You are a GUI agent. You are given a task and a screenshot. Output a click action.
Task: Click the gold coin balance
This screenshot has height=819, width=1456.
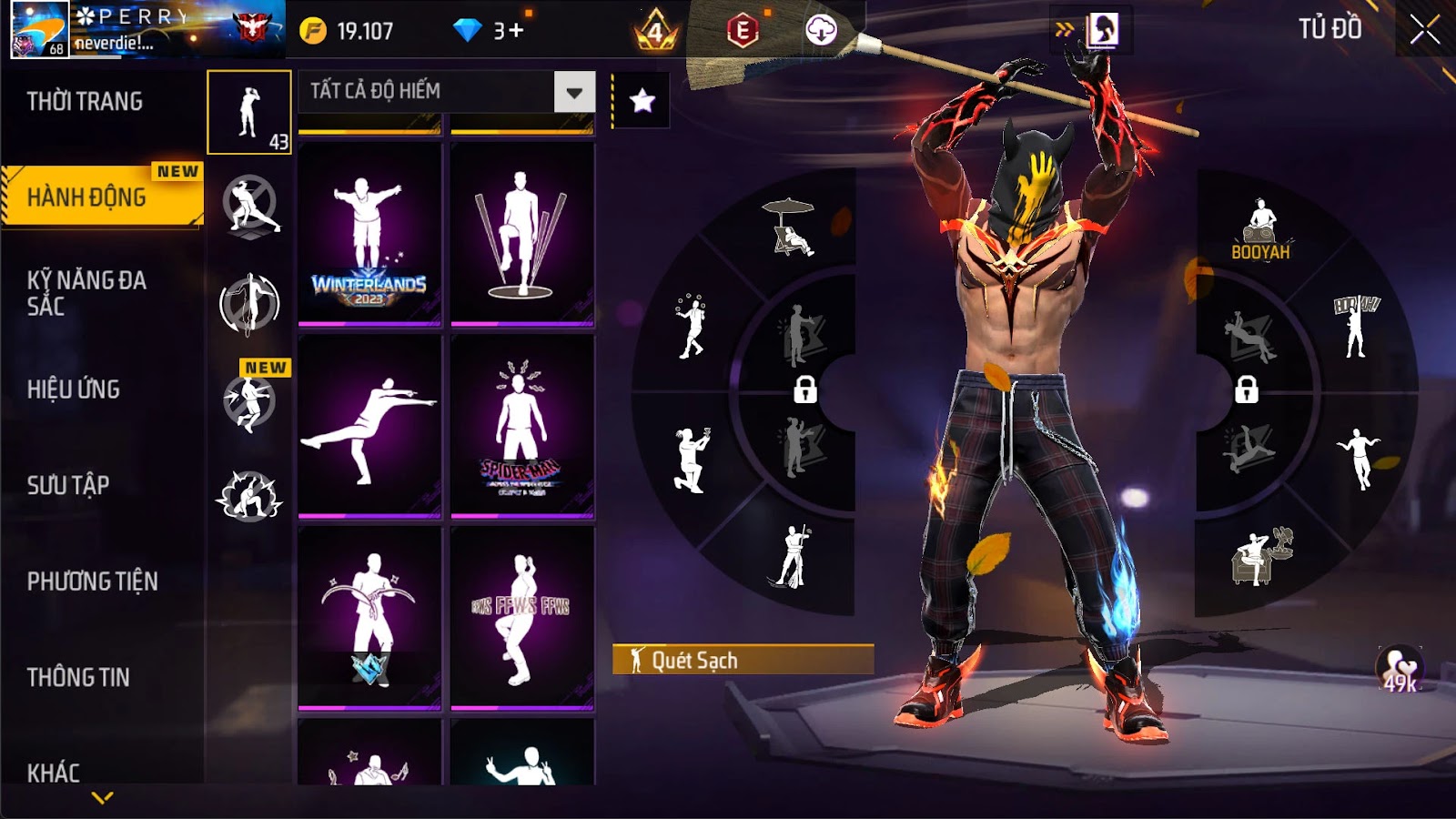coord(348,31)
